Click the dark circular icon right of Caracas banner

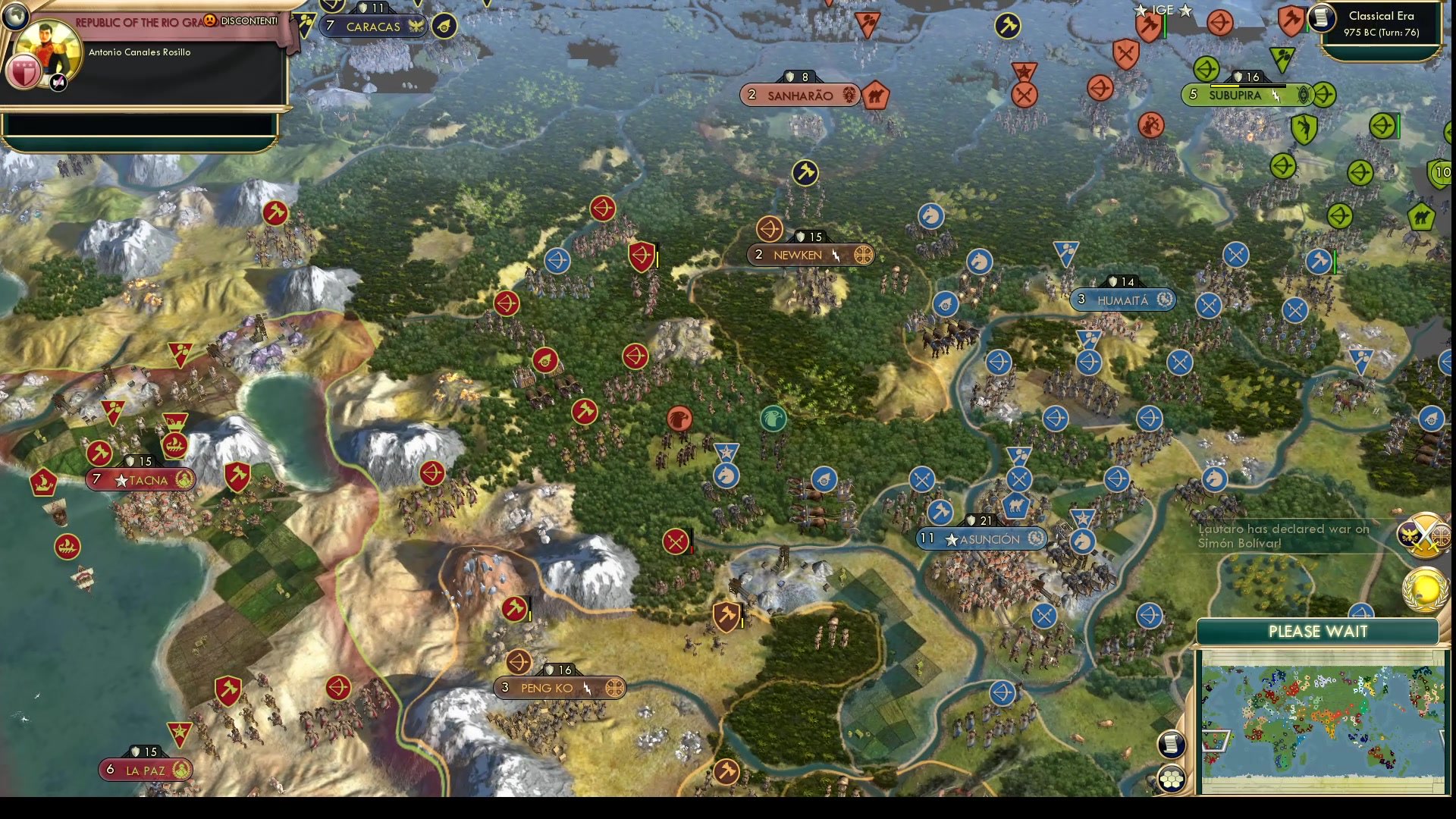pos(444,25)
